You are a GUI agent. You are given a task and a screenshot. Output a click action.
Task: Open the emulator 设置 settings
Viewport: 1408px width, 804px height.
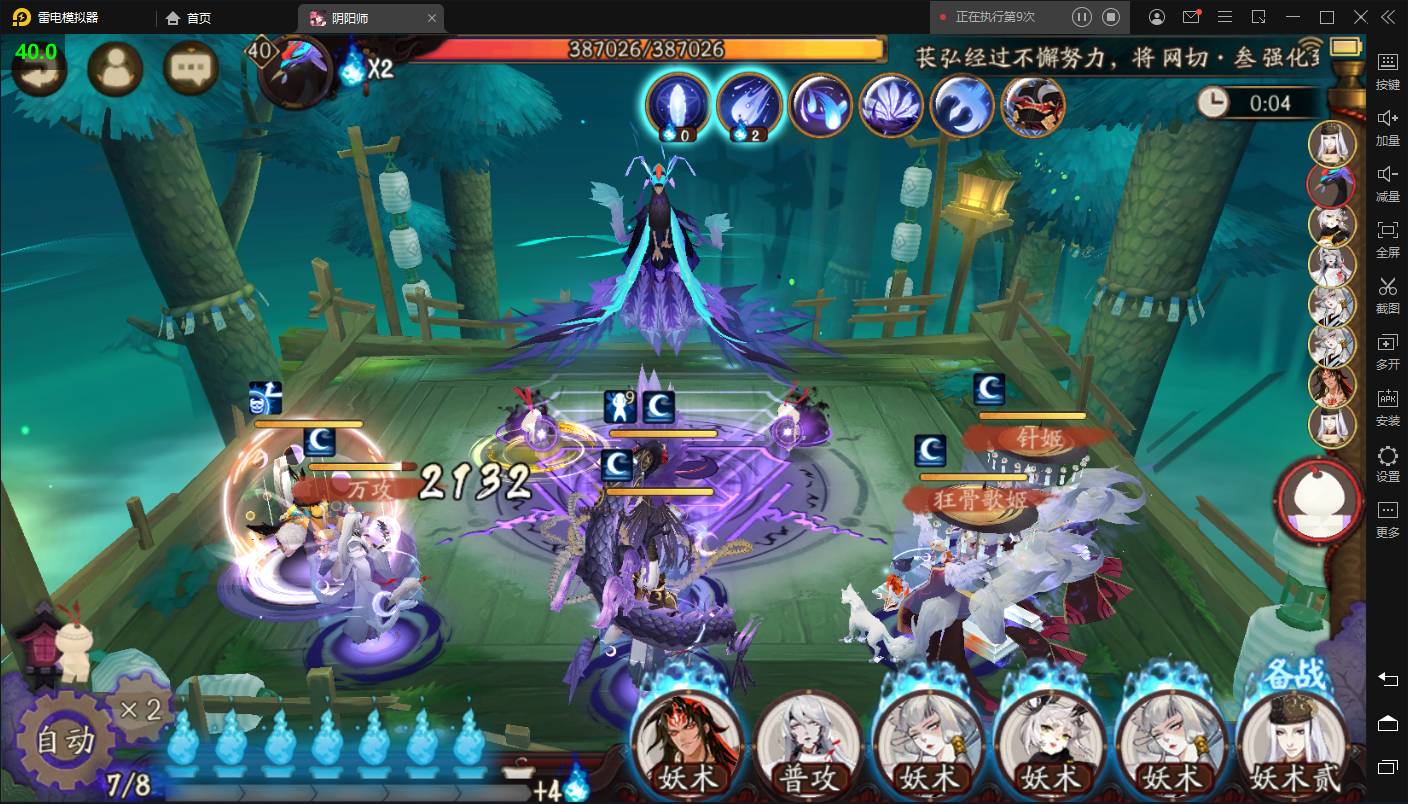pos(1388,463)
